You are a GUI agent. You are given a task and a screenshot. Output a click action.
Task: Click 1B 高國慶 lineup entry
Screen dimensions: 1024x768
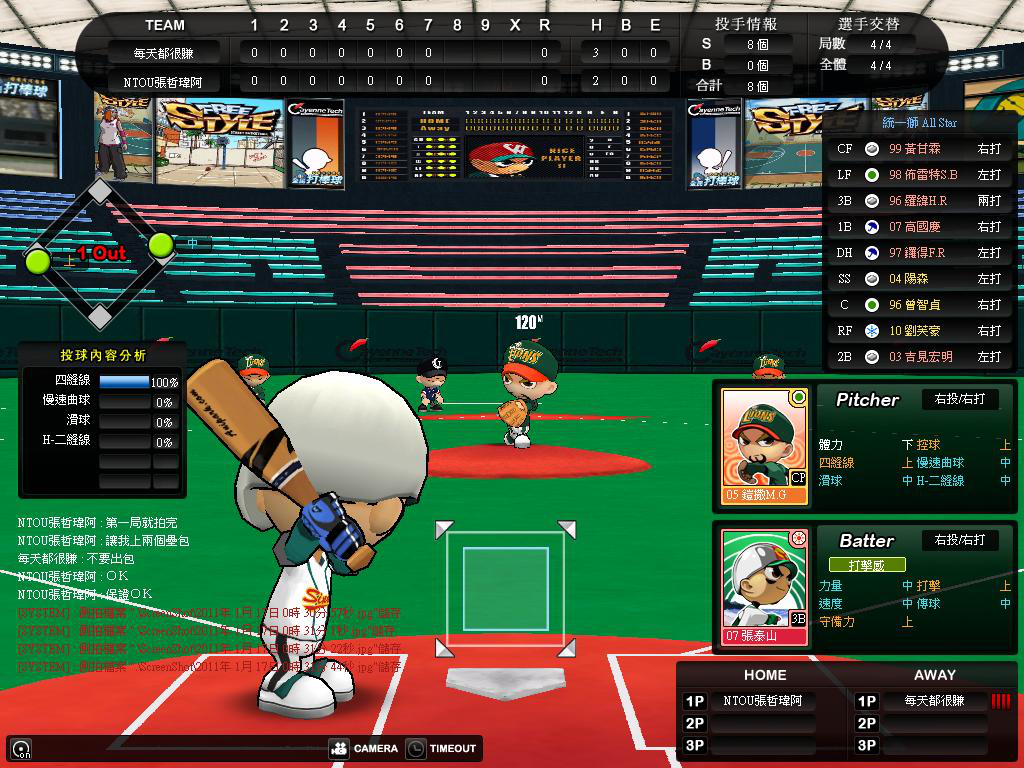918,226
